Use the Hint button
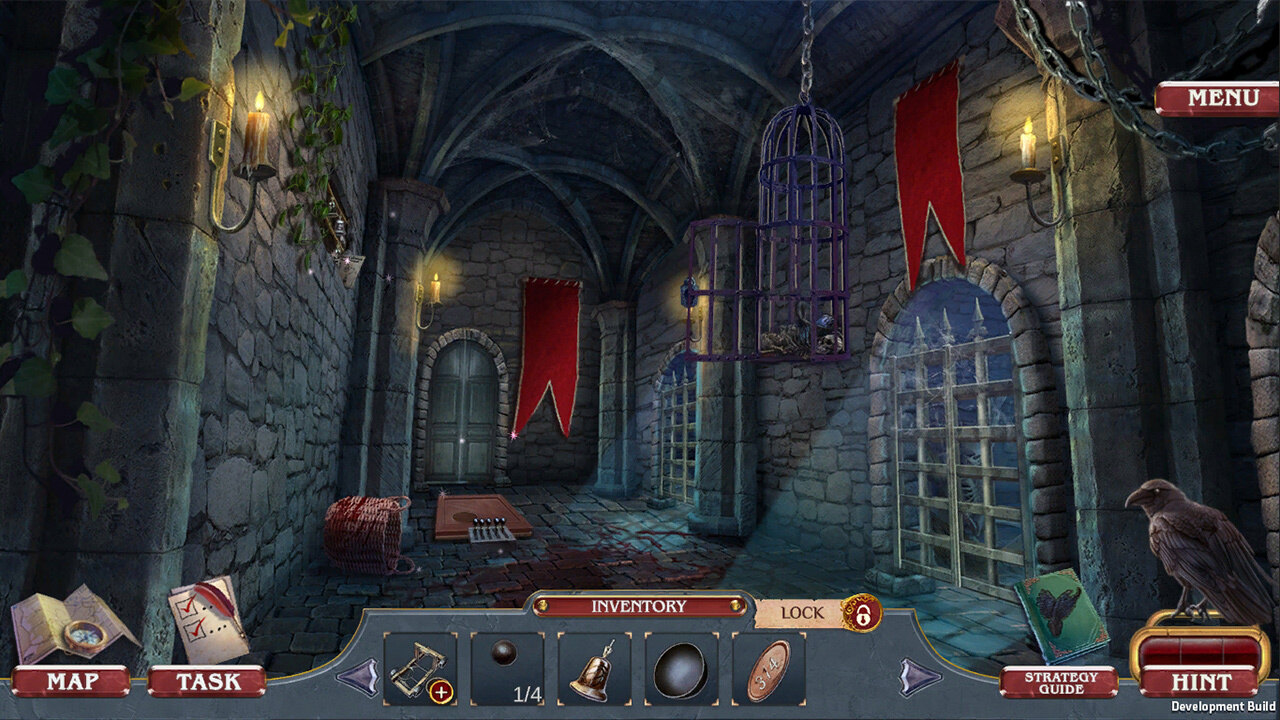 [1200, 682]
